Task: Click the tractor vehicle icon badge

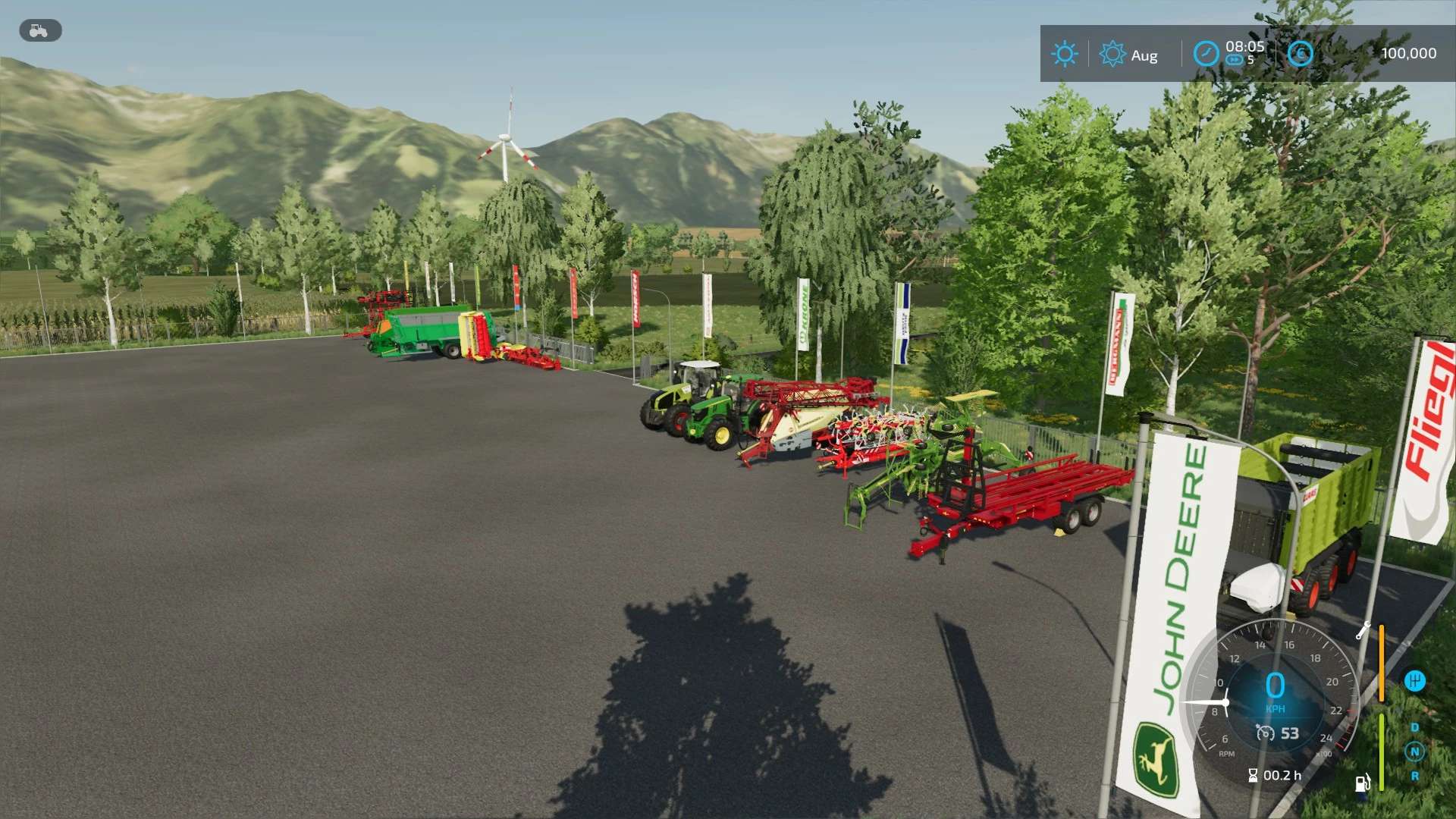Action: [39, 31]
